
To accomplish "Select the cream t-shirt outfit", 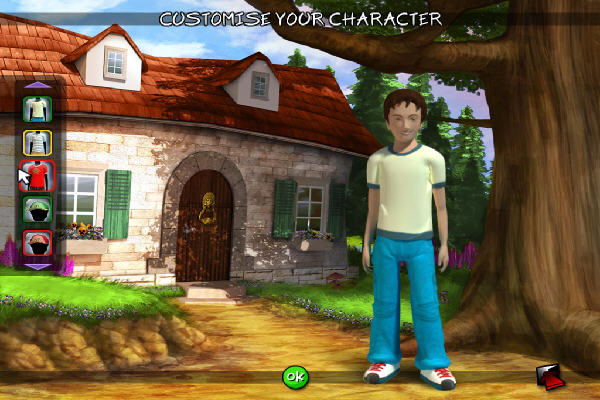I will [x=37, y=109].
